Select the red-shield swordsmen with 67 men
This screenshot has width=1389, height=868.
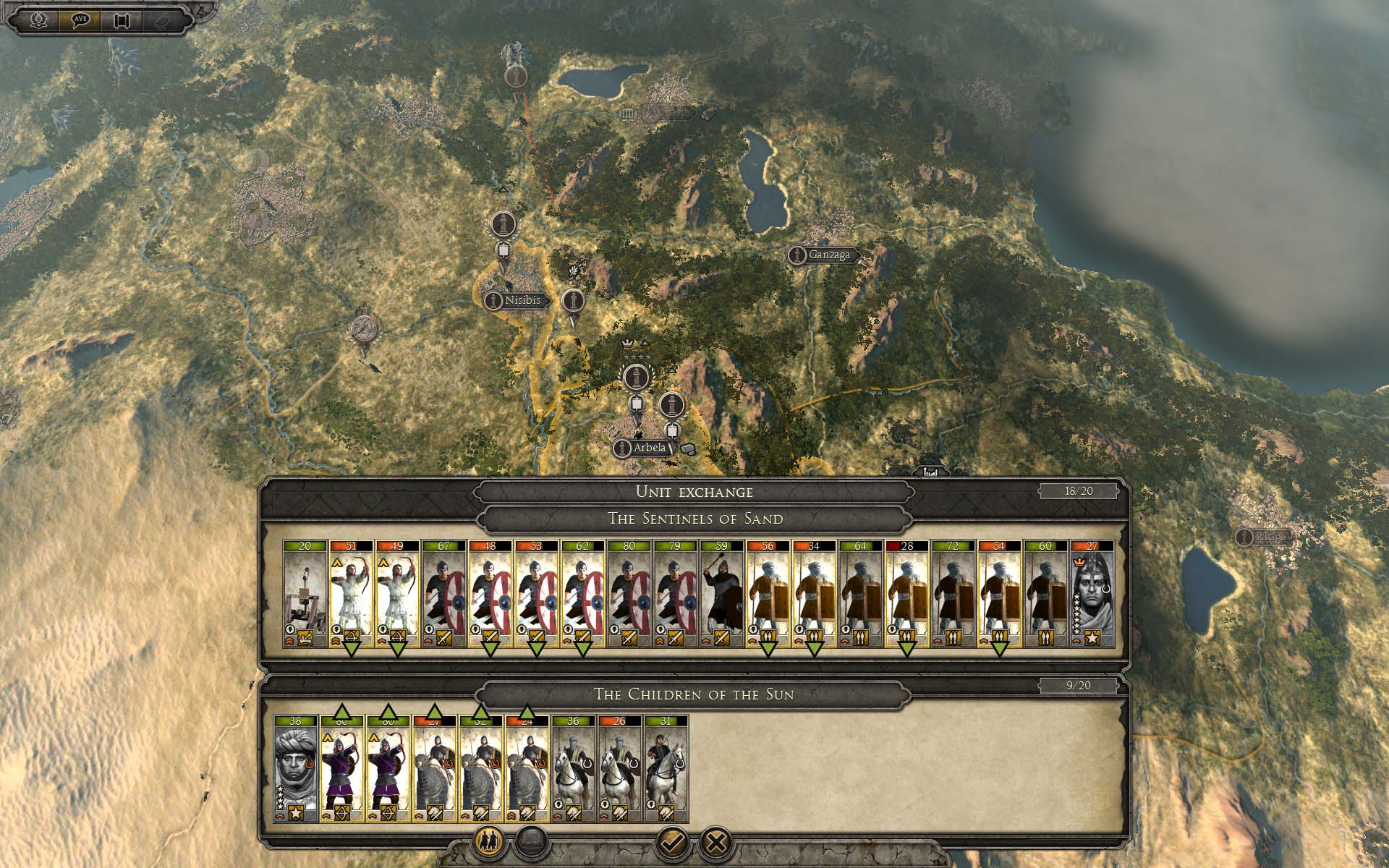point(443,595)
